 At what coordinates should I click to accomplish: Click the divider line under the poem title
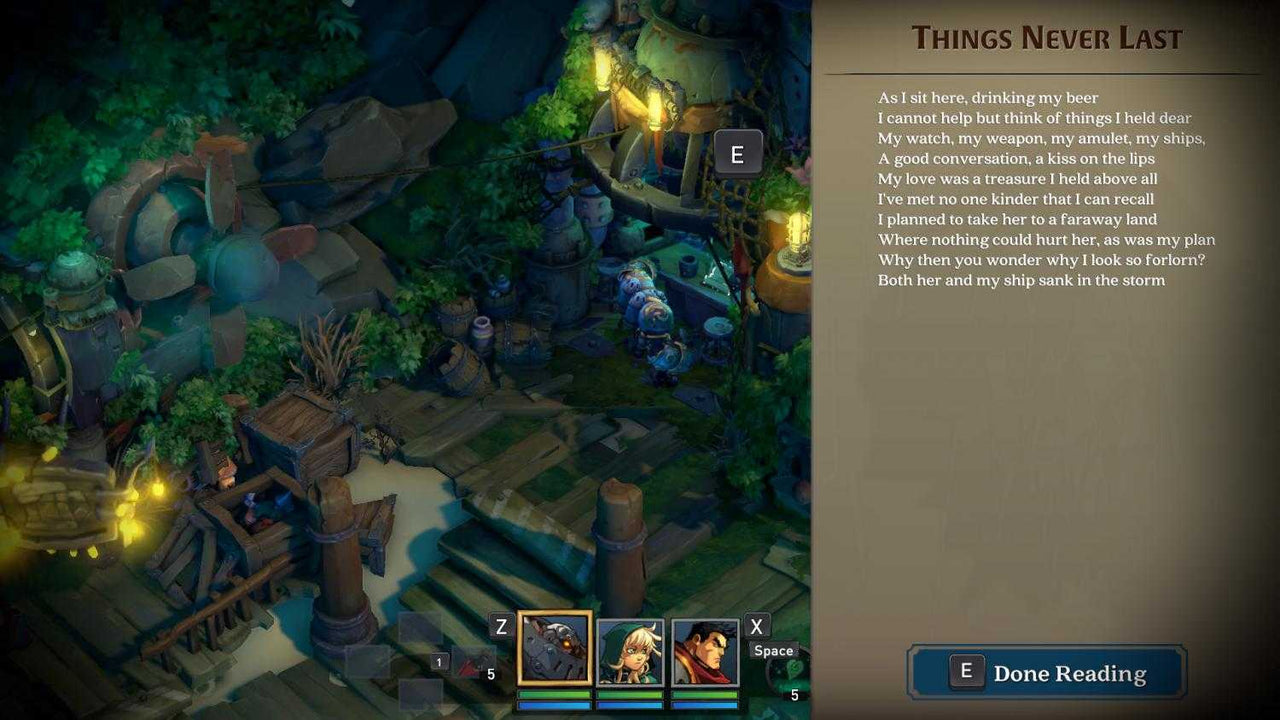tap(1048, 71)
